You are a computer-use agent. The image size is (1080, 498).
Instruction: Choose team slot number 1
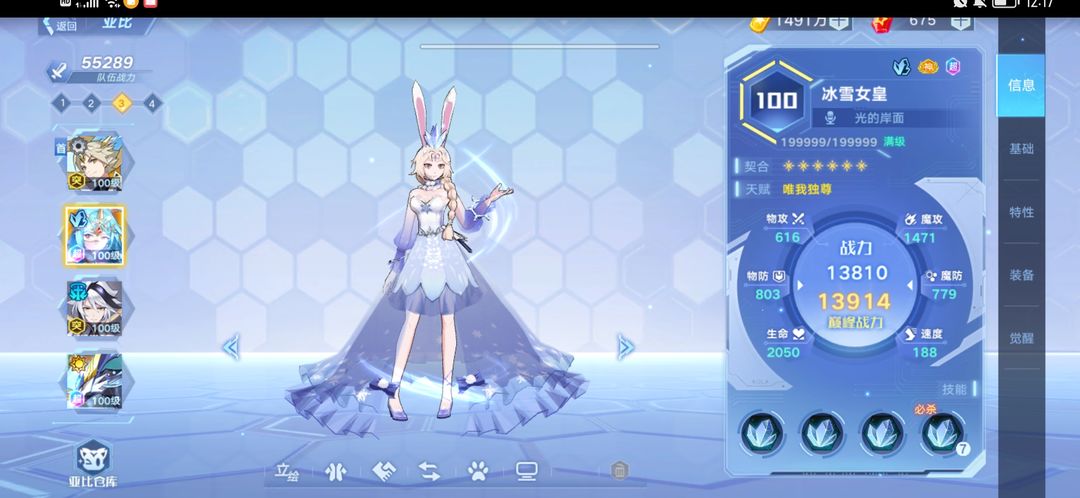coord(61,102)
